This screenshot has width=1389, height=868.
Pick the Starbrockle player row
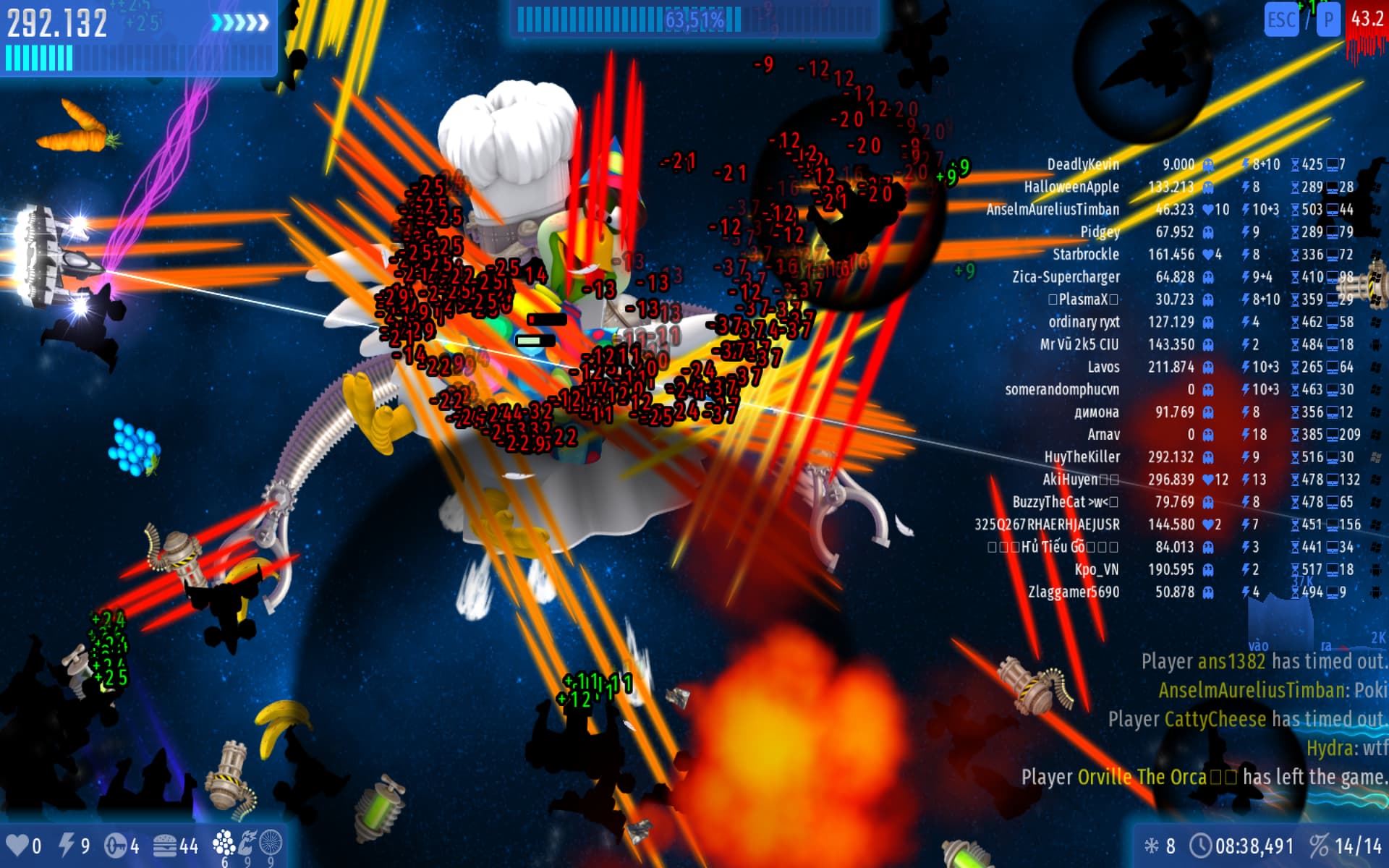(1085, 255)
